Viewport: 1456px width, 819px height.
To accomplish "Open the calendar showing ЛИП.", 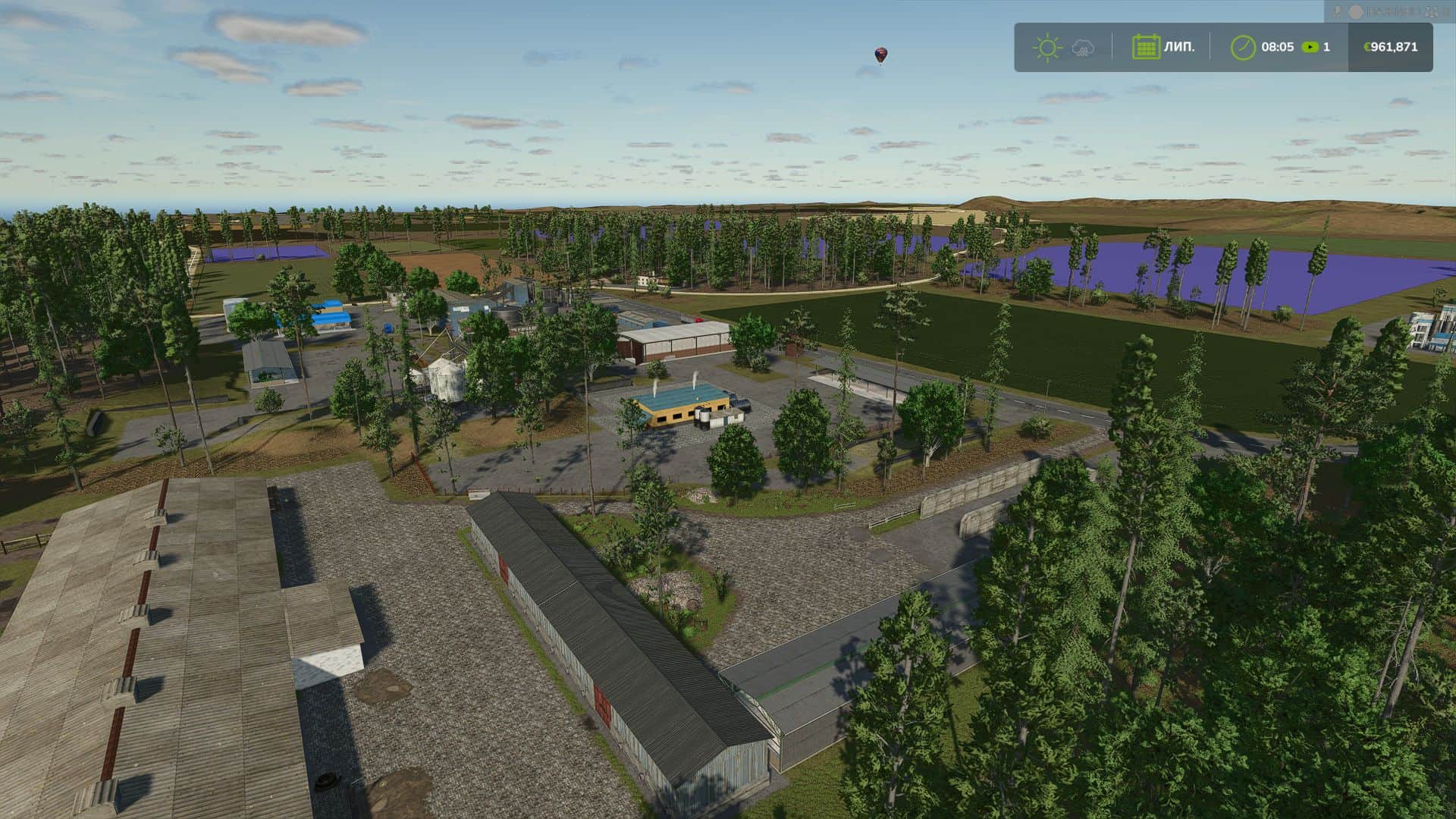I will click(1147, 46).
